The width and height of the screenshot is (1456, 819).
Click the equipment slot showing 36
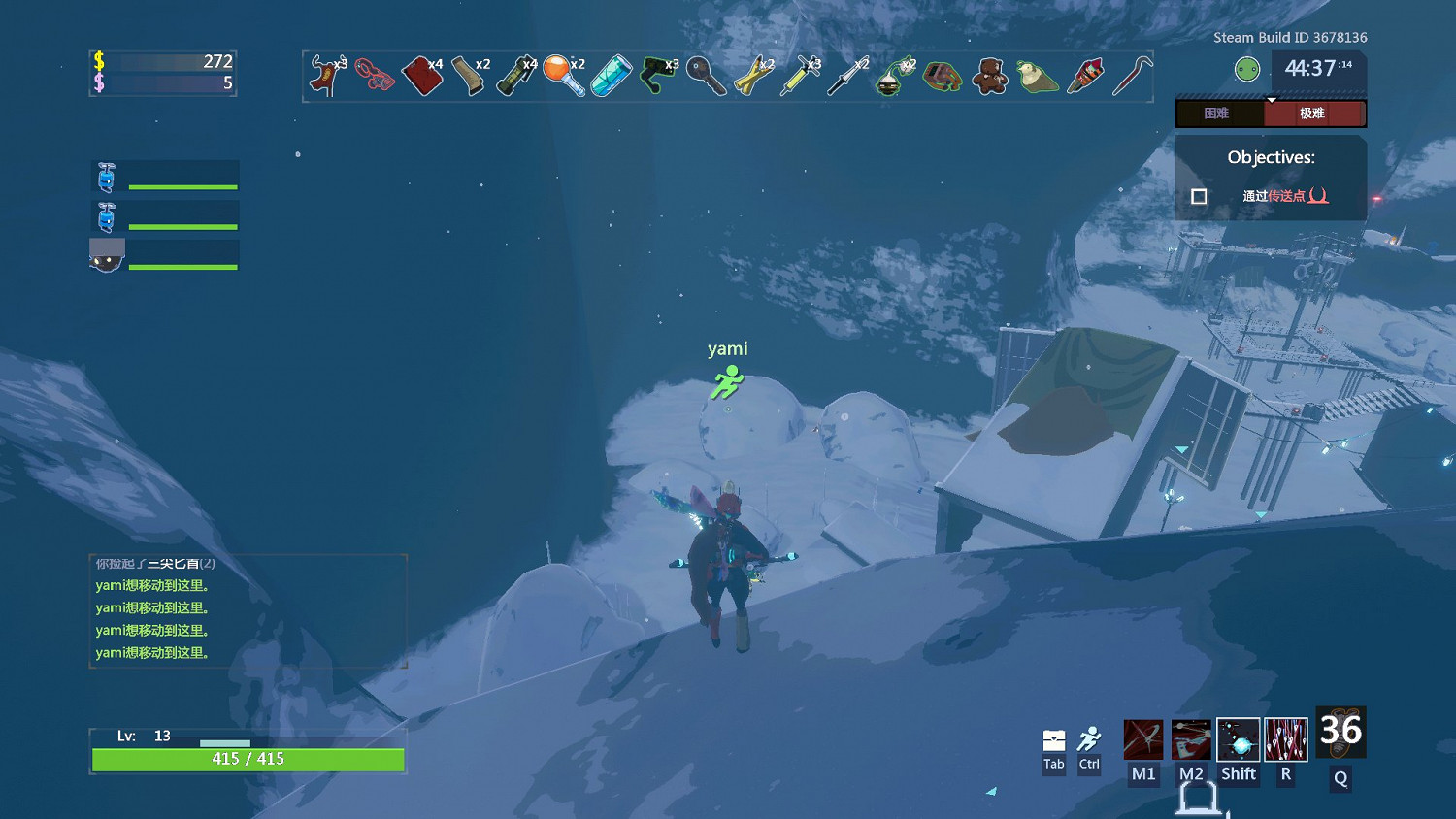click(1340, 732)
